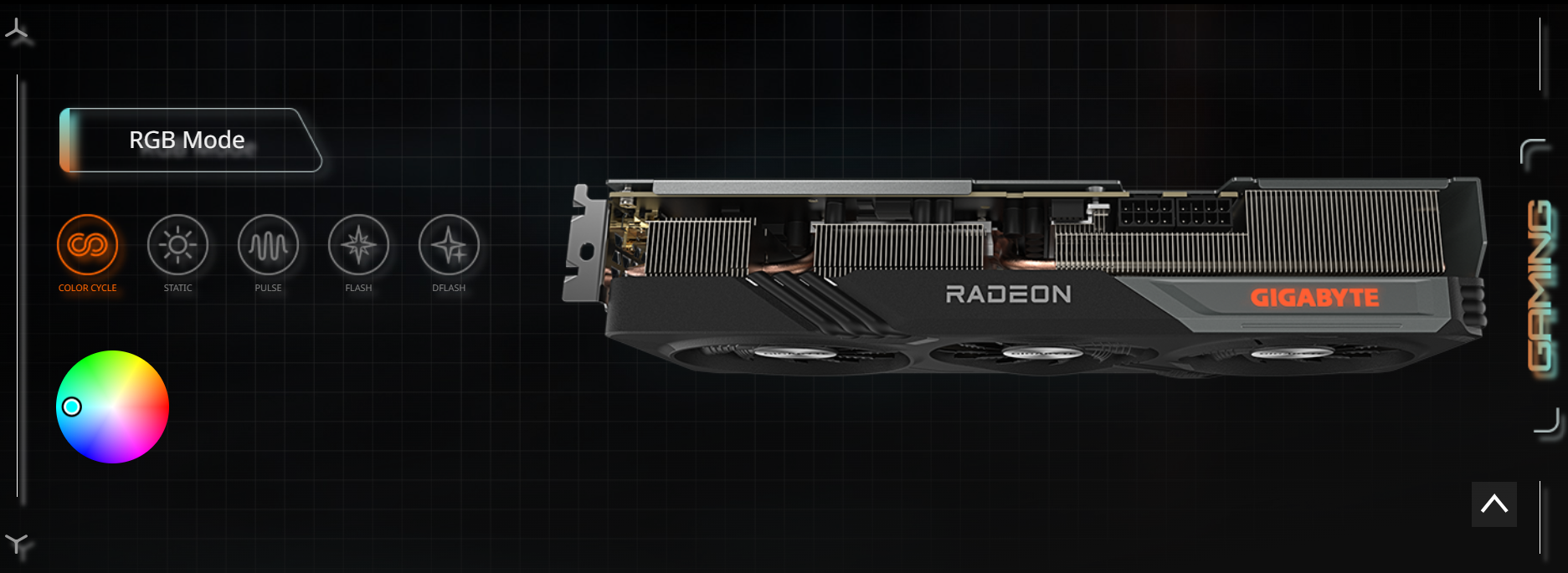Choose the Static lighting mode
Viewport: 1568px width, 573px height.
[177, 245]
